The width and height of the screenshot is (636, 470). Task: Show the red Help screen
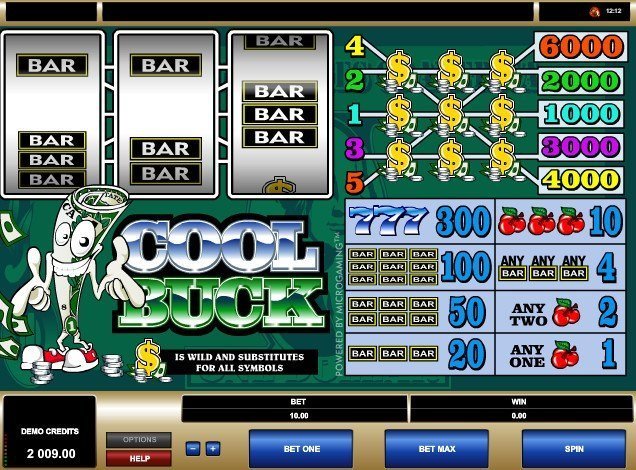[x=139, y=457]
